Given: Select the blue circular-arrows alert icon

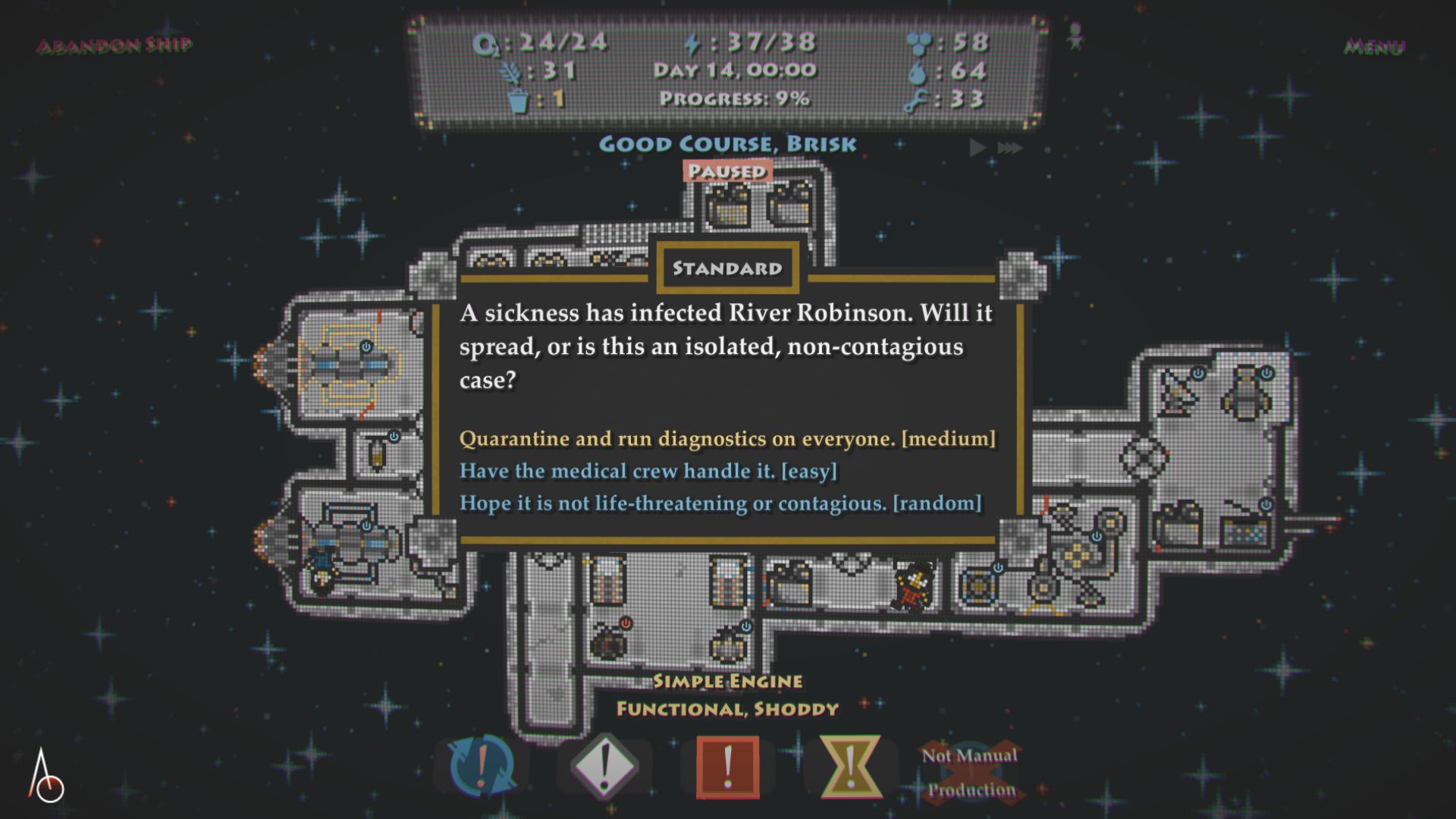Looking at the screenshot, I should 482,766.
